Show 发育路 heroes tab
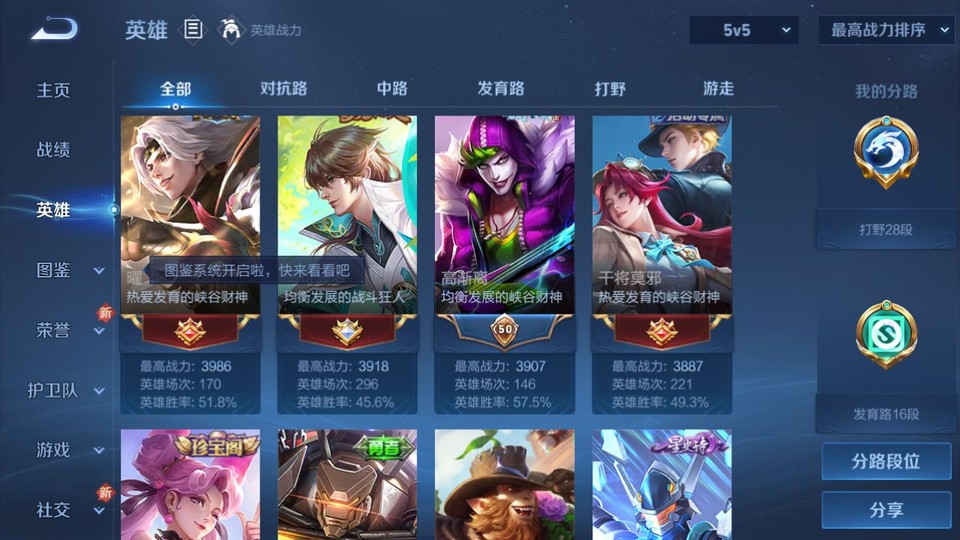The height and width of the screenshot is (540, 960). coord(500,89)
